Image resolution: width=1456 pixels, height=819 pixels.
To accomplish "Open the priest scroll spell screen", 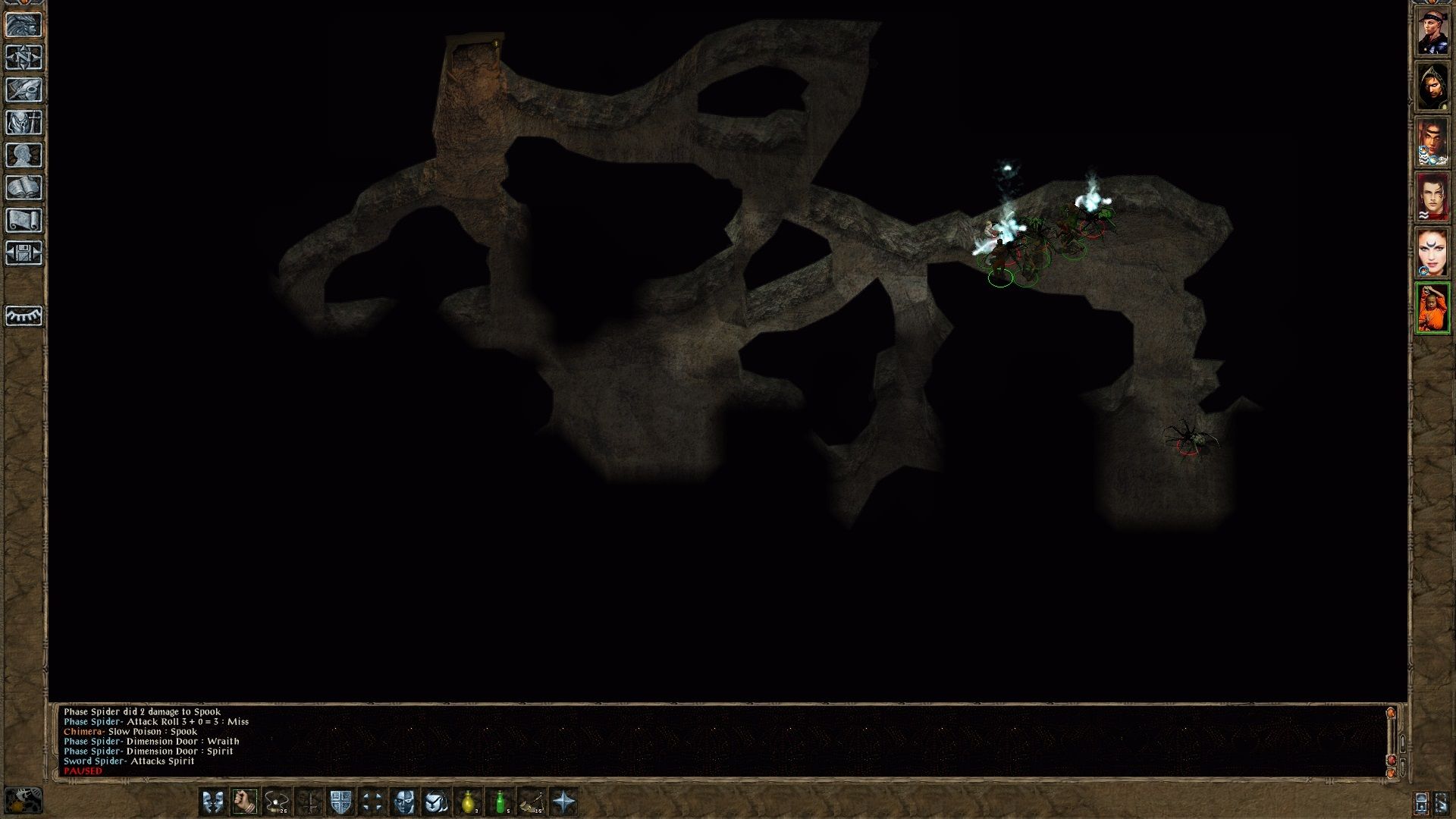I will tap(25, 218).
